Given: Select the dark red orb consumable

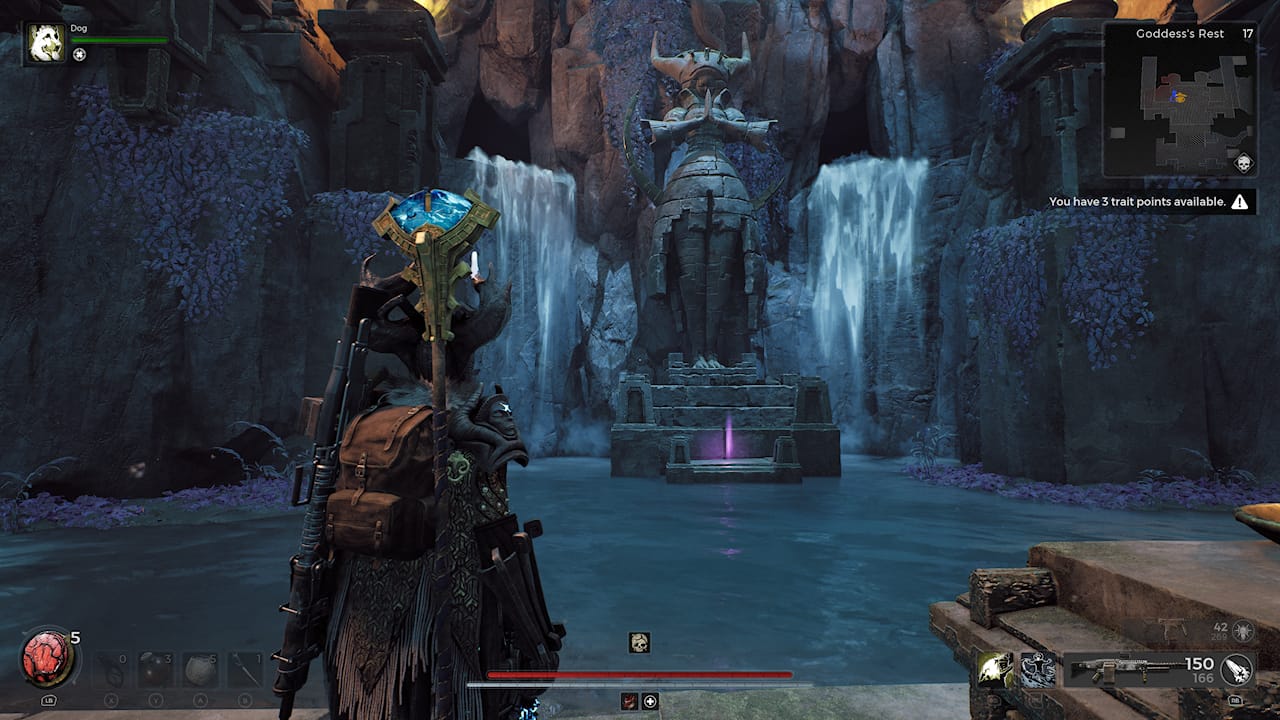Looking at the screenshot, I should pyautogui.click(x=155, y=670).
